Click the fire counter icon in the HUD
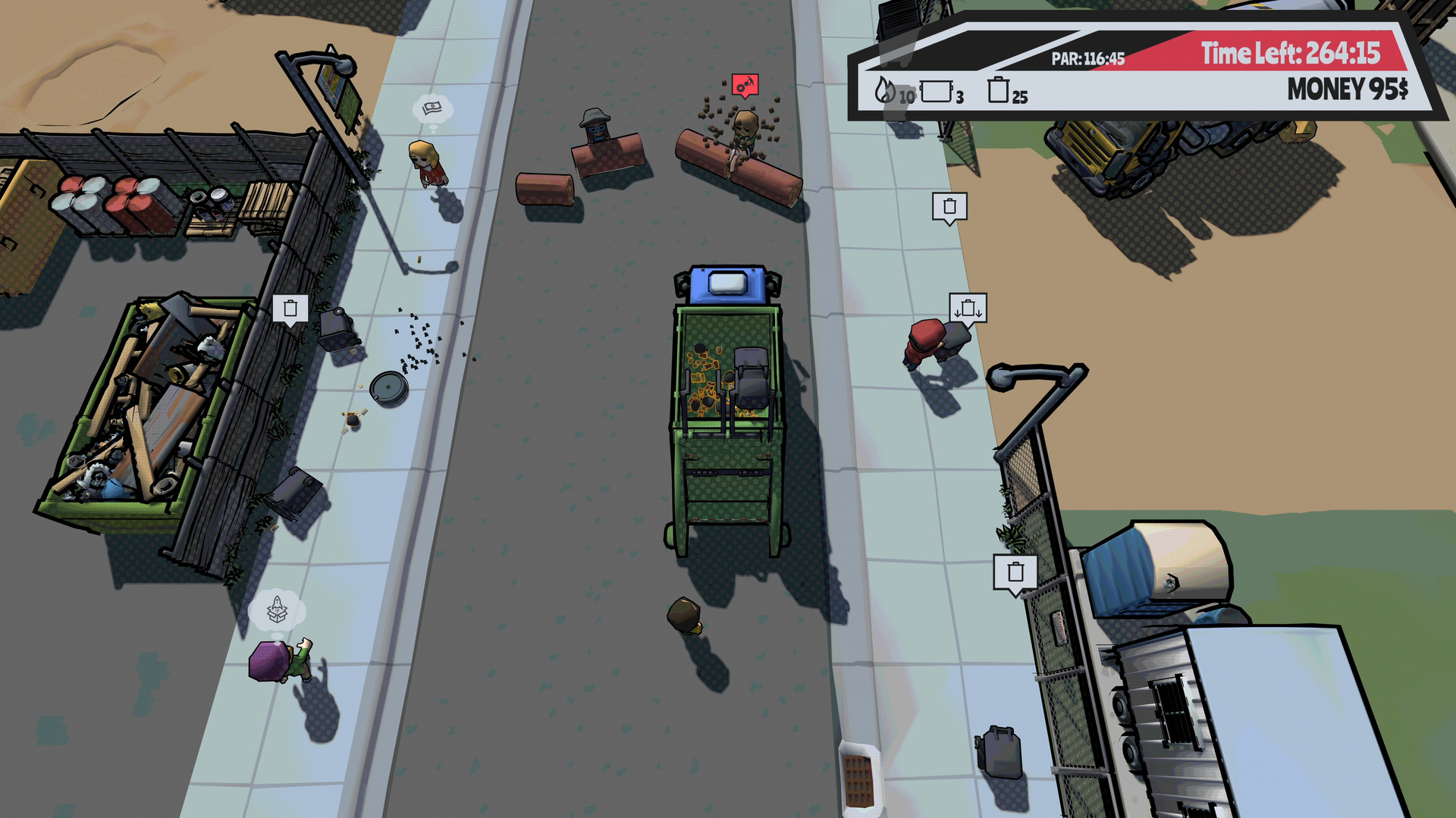 pyautogui.click(x=884, y=91)
